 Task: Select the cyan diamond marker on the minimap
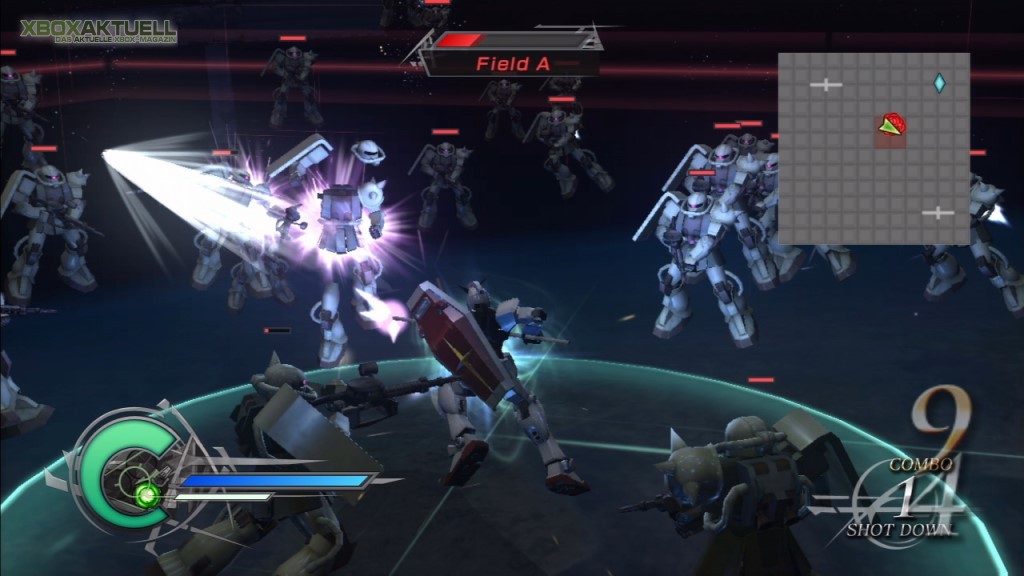(x=939, y=83)
